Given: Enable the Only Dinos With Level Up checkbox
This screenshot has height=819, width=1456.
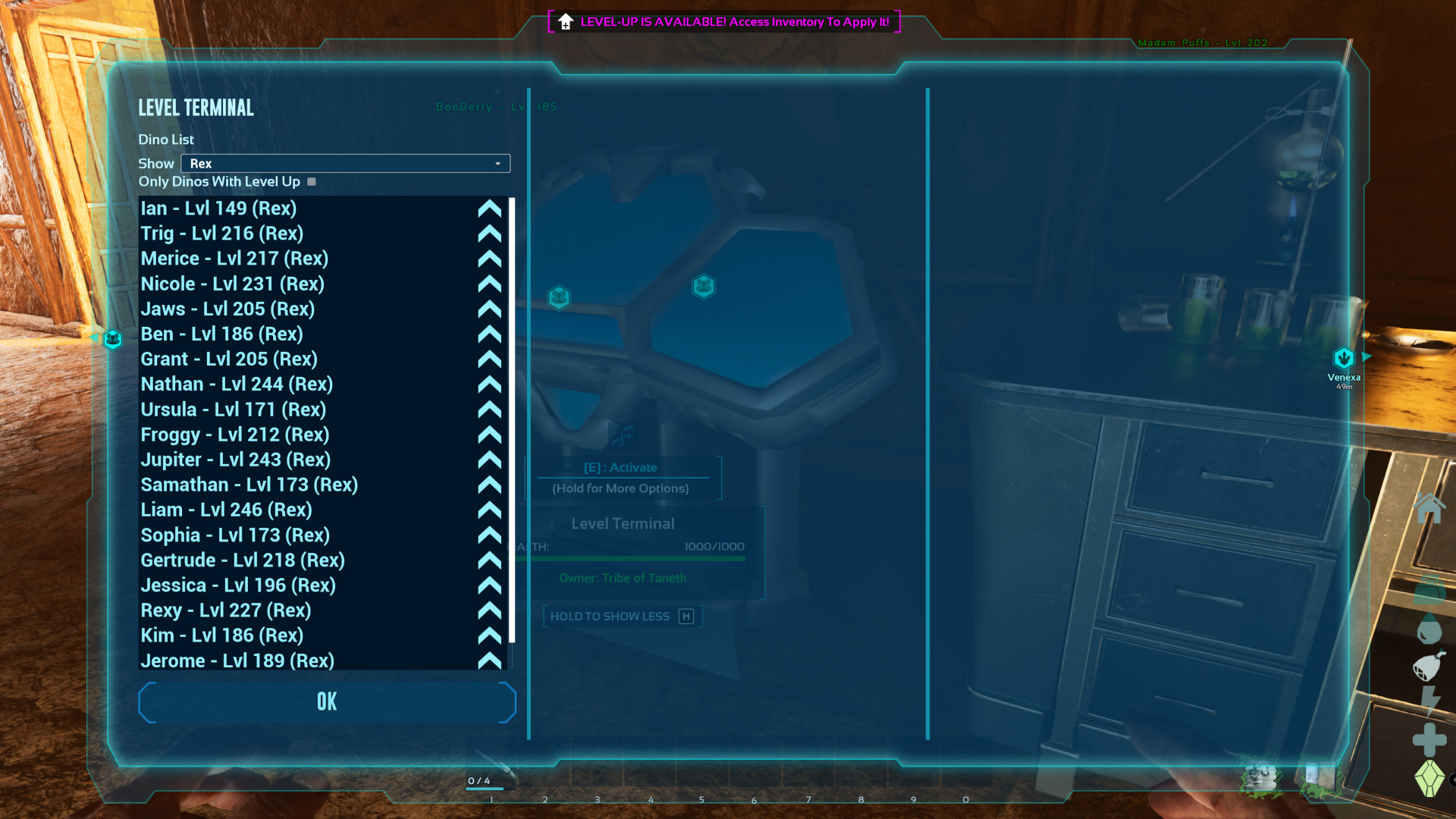Looking at the screenshot, I should point(311,182).
